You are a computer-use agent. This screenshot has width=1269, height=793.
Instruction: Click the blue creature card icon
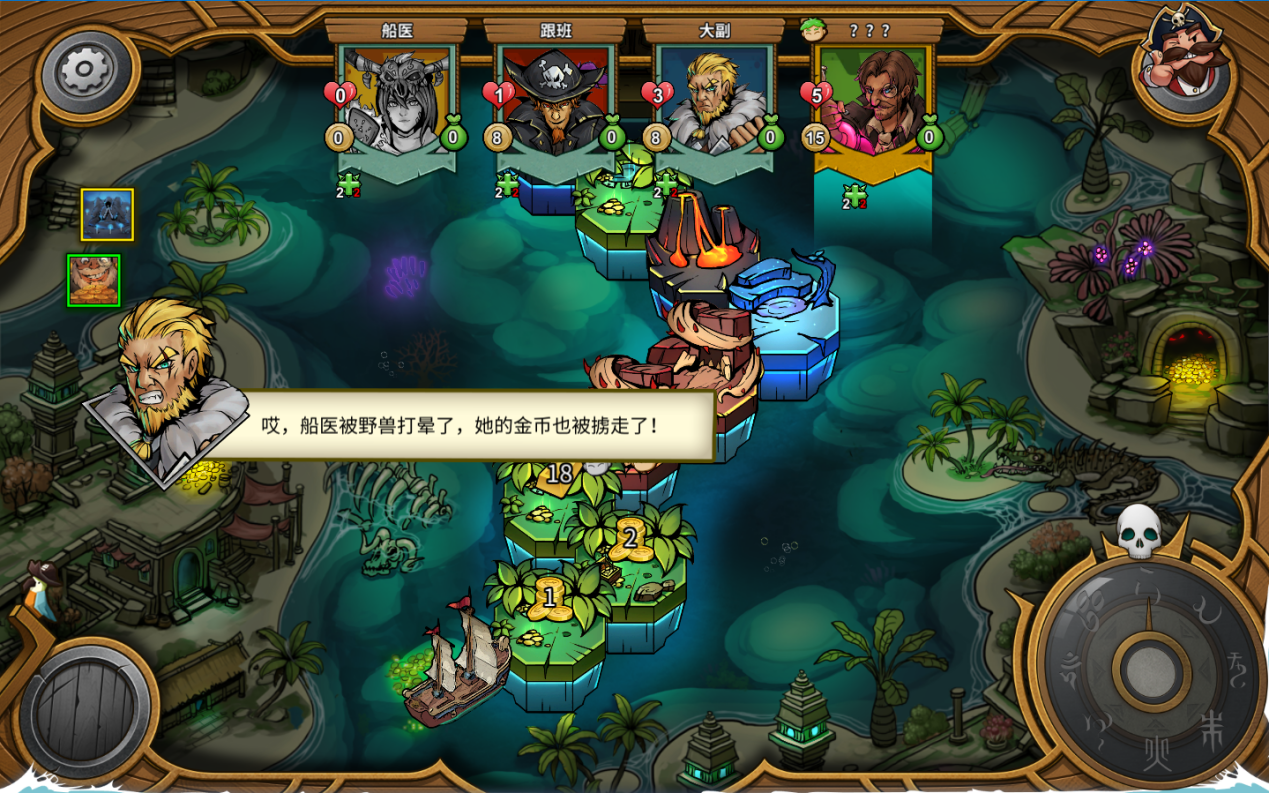[107, 215]
